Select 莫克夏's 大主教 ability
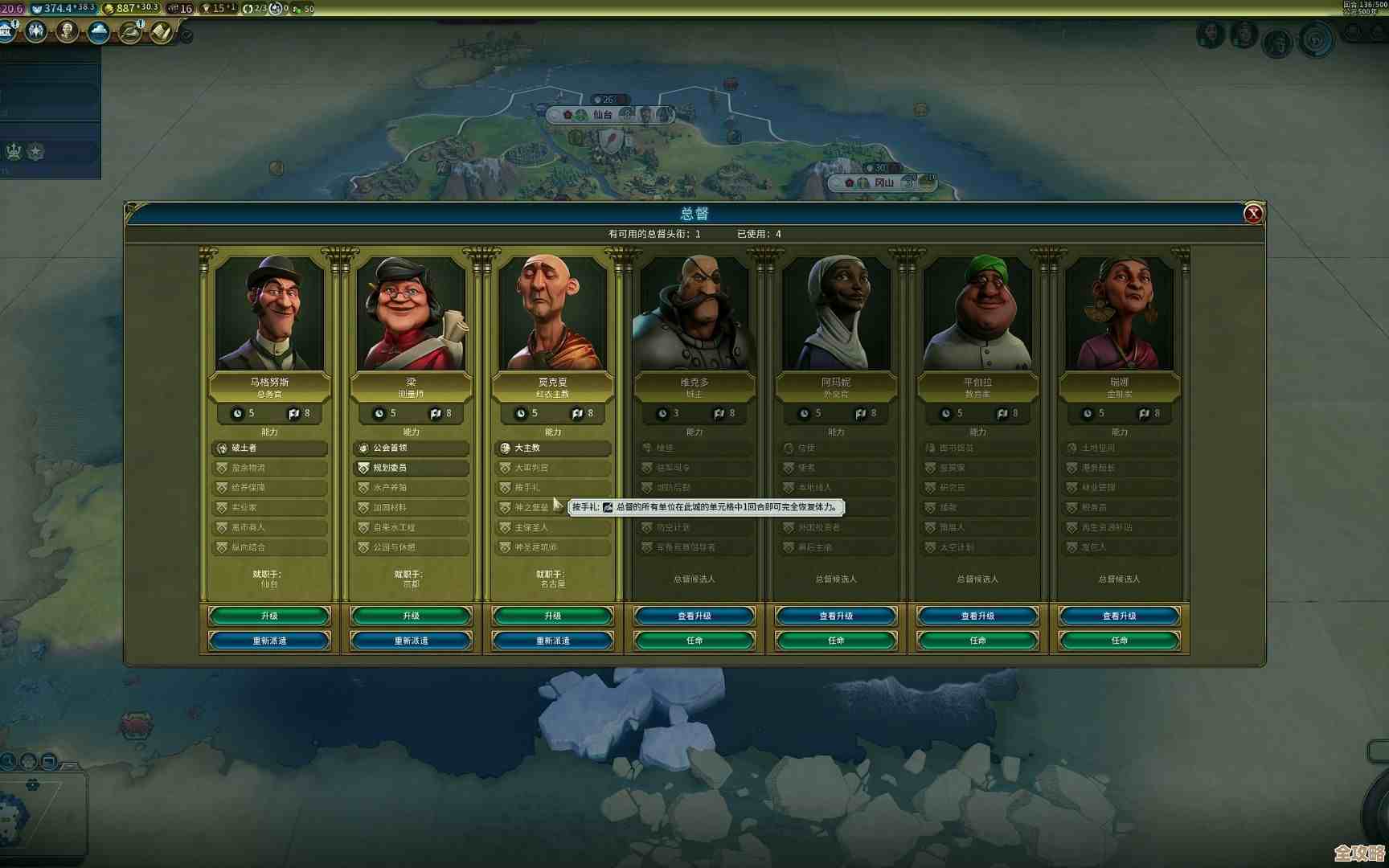1389x868 pixels. 552,448
